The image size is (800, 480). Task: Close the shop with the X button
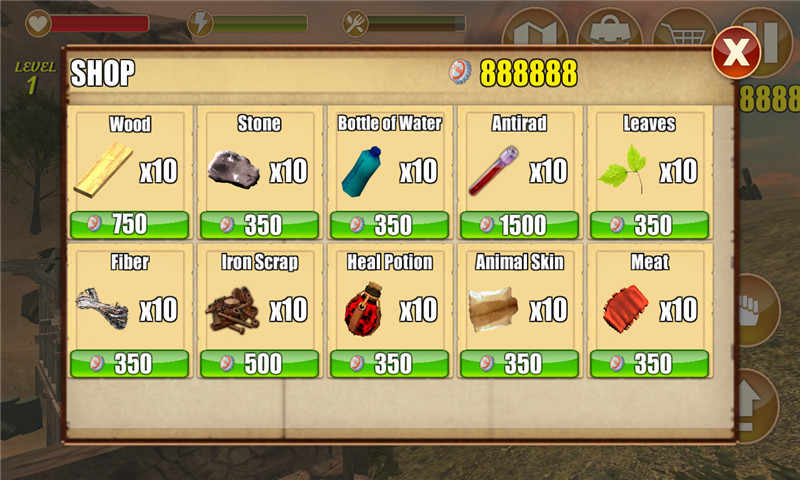coord(736,53)
